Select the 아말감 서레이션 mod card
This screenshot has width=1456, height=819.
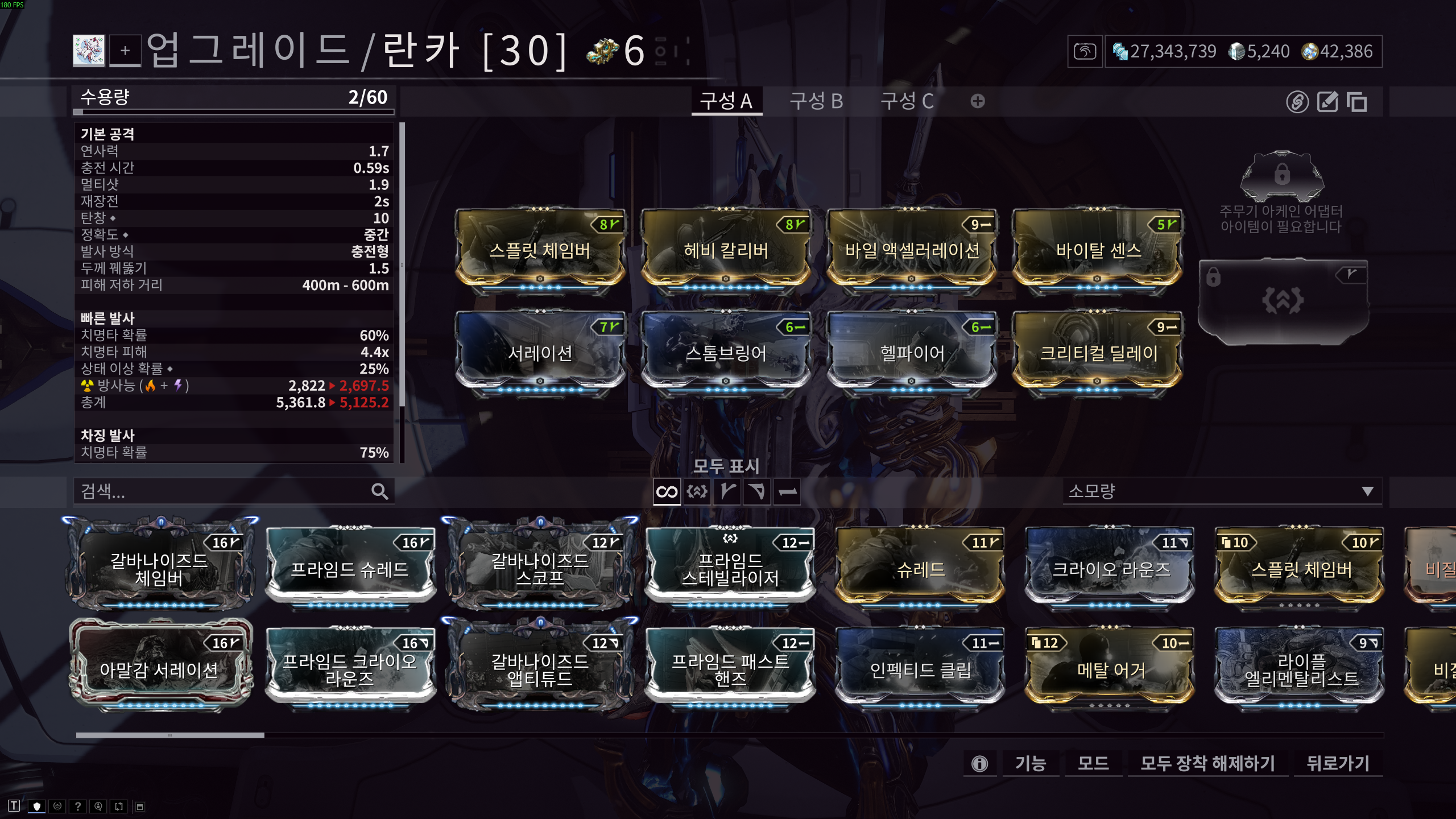(160, 669)
